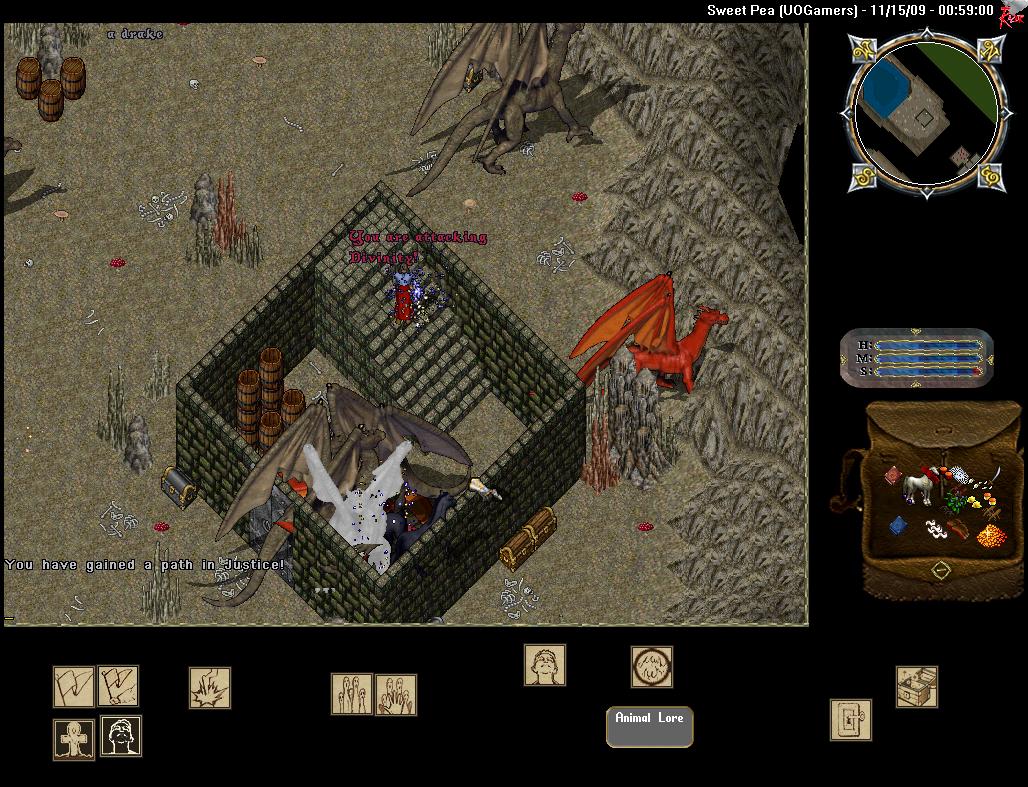Screen dimensions: 1028x787
Task: Select the white bandages in the backpack
Action: point(936,528)
